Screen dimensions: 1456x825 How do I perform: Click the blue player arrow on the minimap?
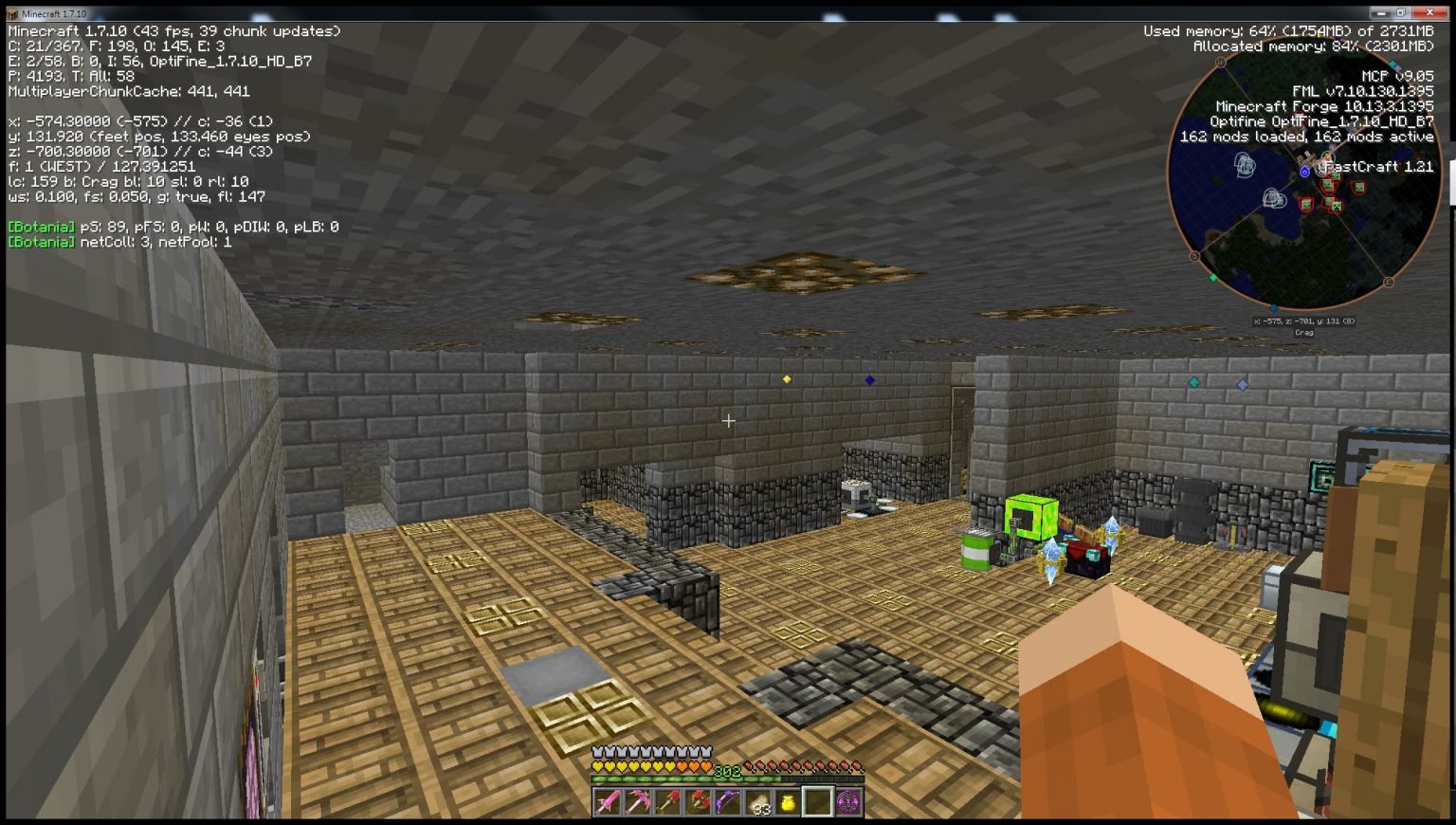click(x=1305, y=172)
